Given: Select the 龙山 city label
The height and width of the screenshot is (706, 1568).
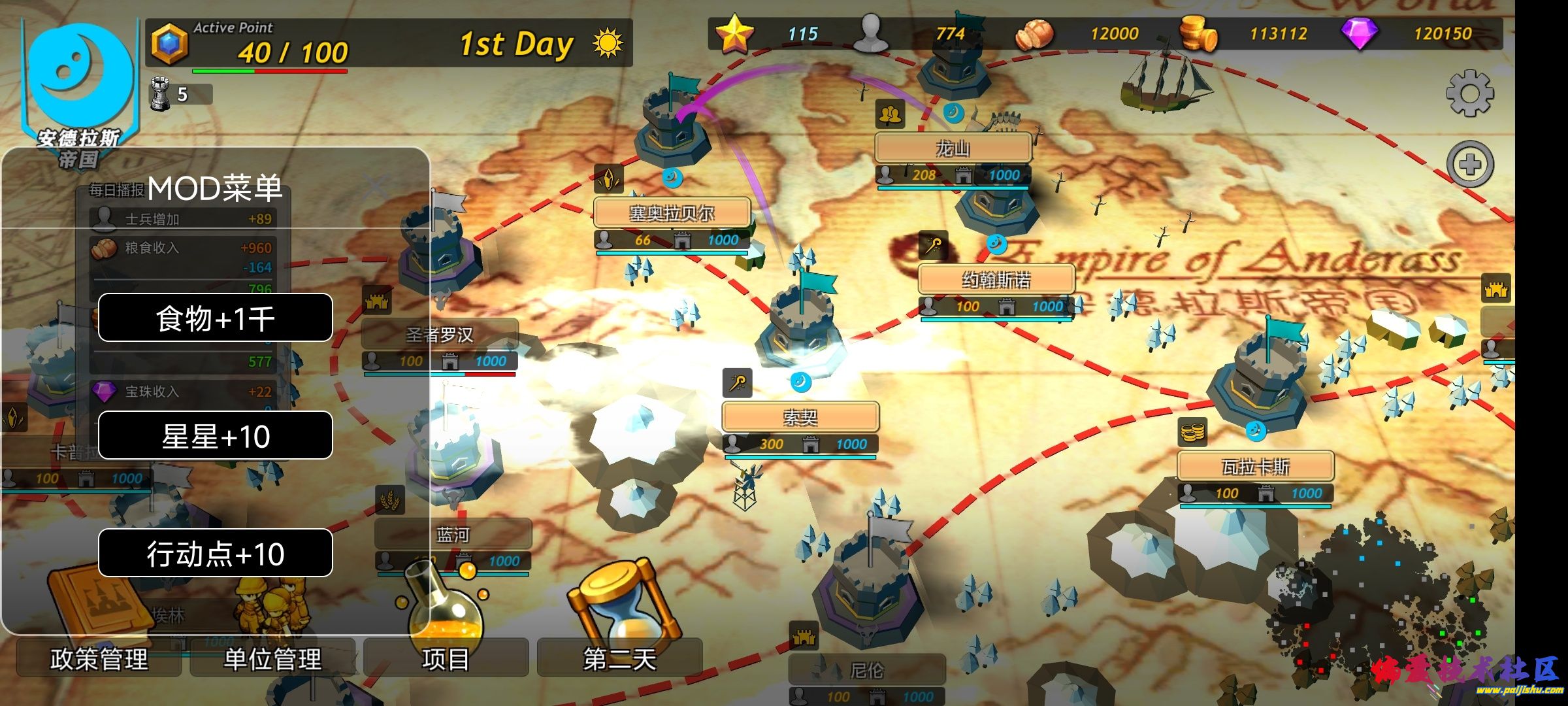Looking at the screenshot, I should 953,149.
